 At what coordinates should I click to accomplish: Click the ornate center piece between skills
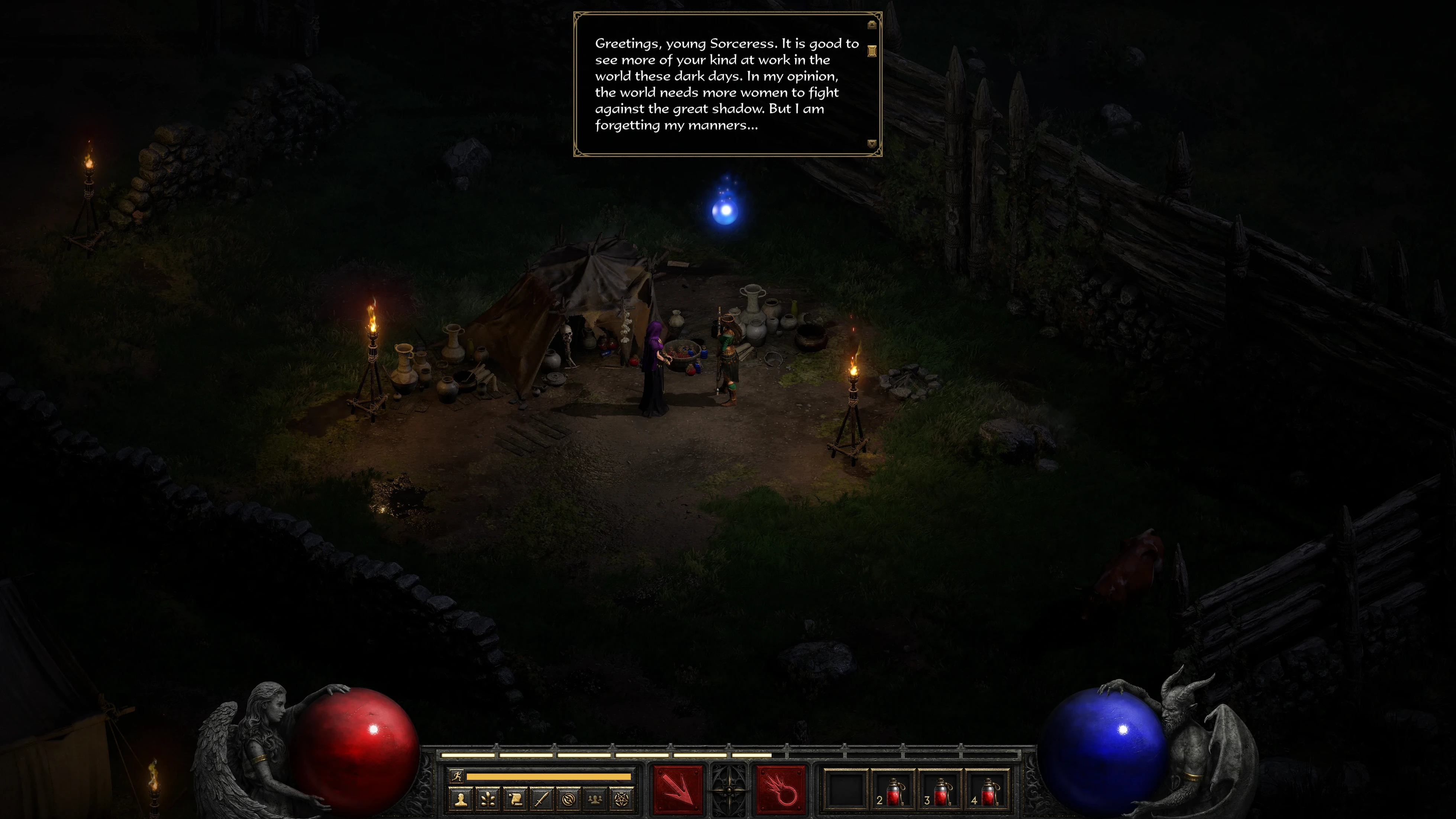click(x=729, y=790)
